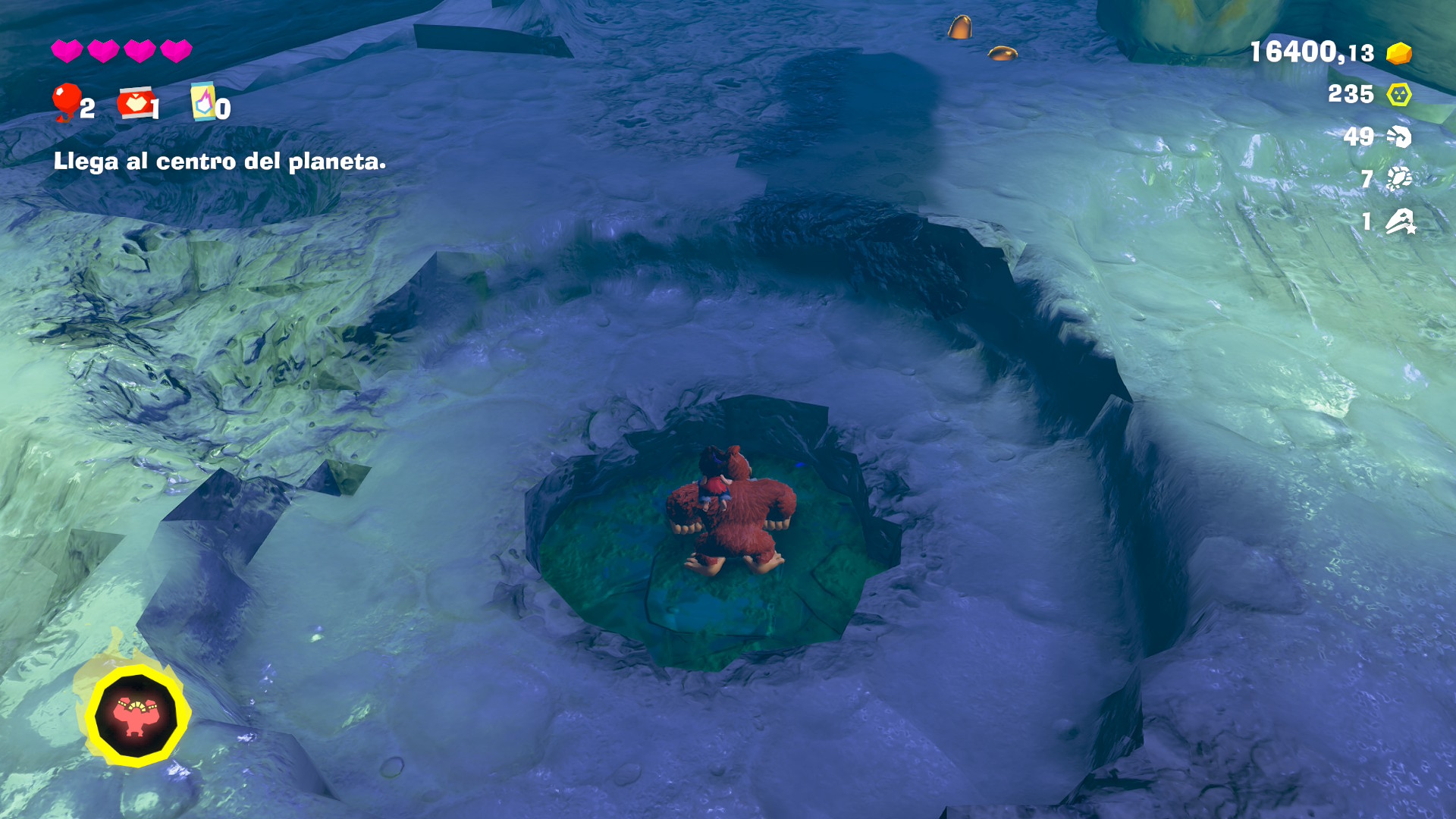Image resolution: width=1456 pixels, height=819 pixels.
Task: Click the gold nugget currency icon
Action: tap(1398, 53)
